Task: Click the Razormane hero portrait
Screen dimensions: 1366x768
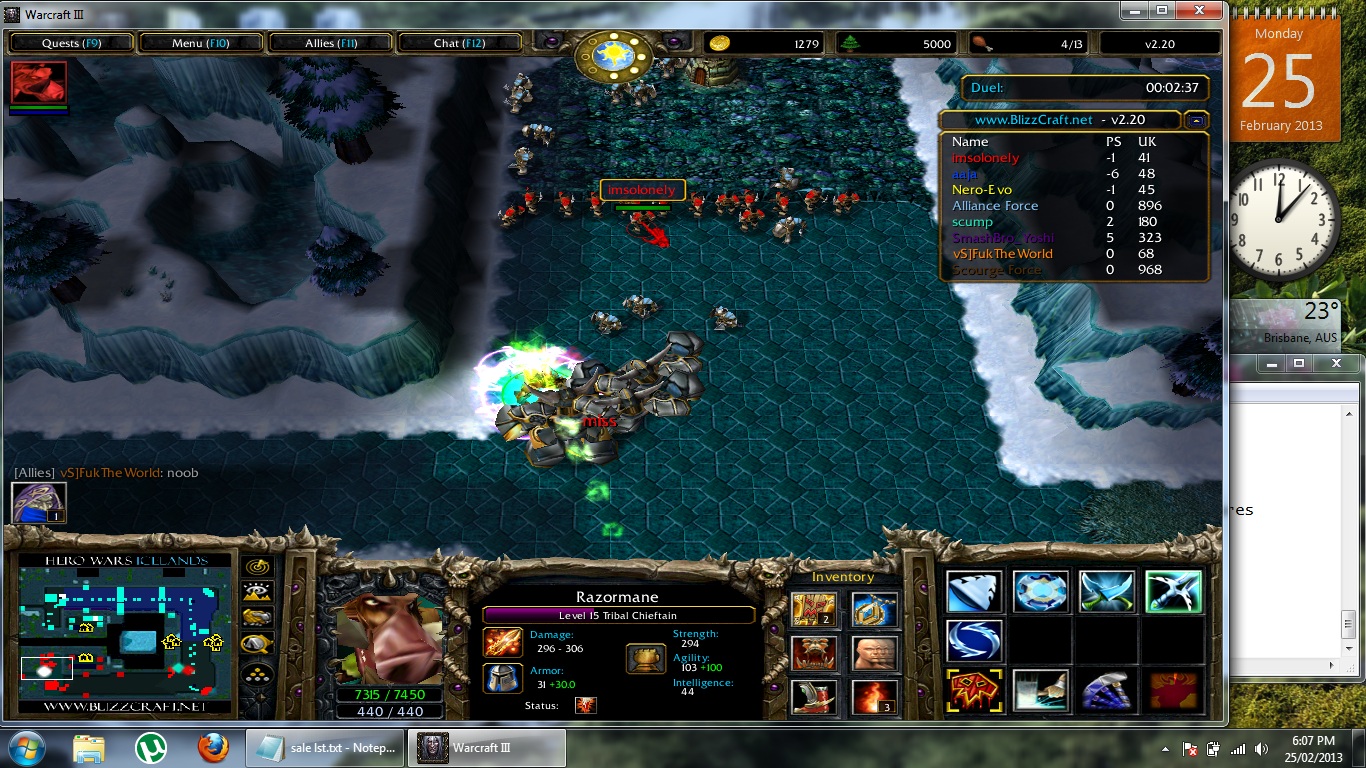Action: click(x=390, y=636)
